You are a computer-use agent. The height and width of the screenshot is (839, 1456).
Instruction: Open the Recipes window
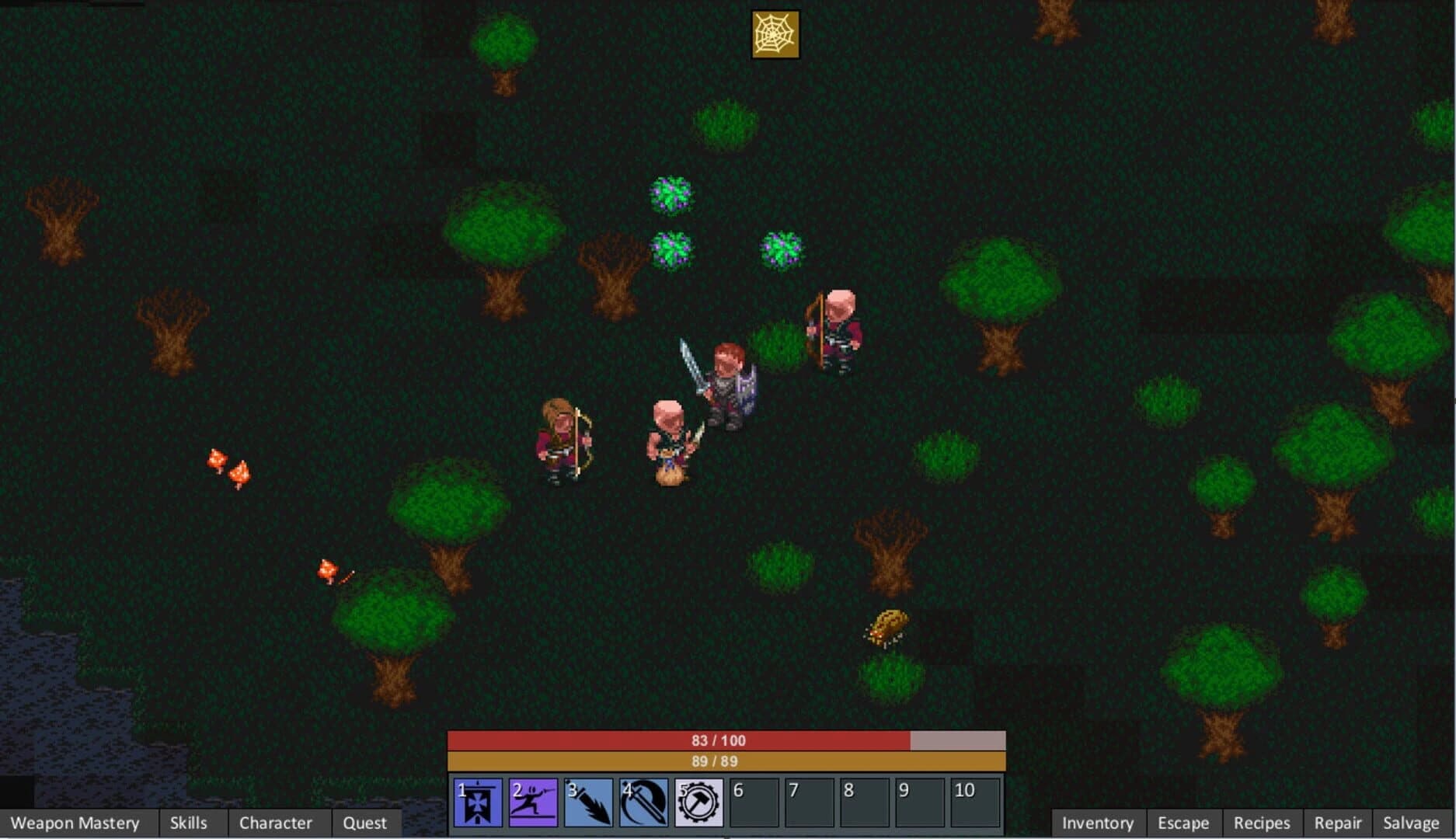pyautogui.click(x=1263, y=822)
